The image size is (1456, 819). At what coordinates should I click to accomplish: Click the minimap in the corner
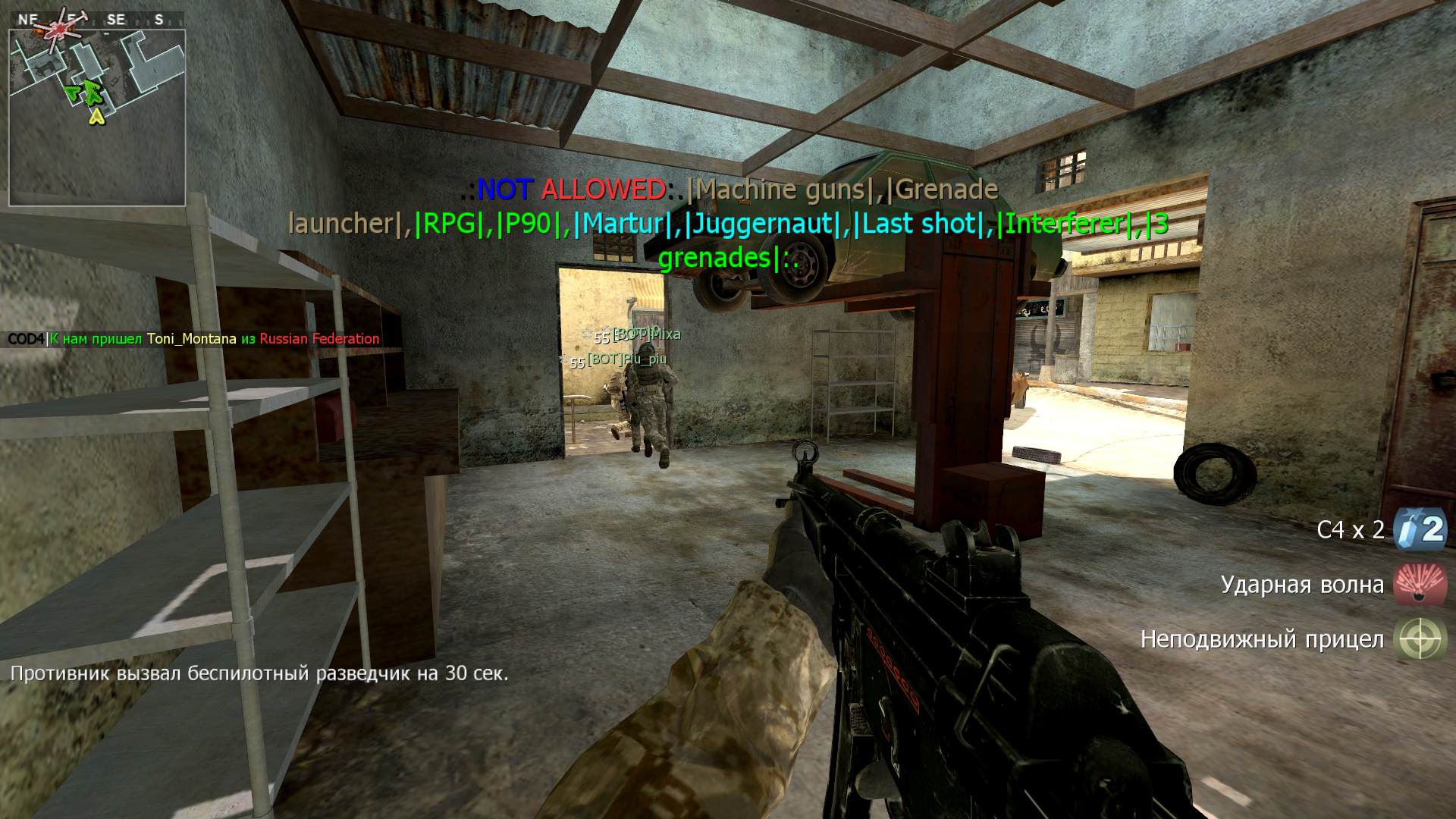click(97, 118)
